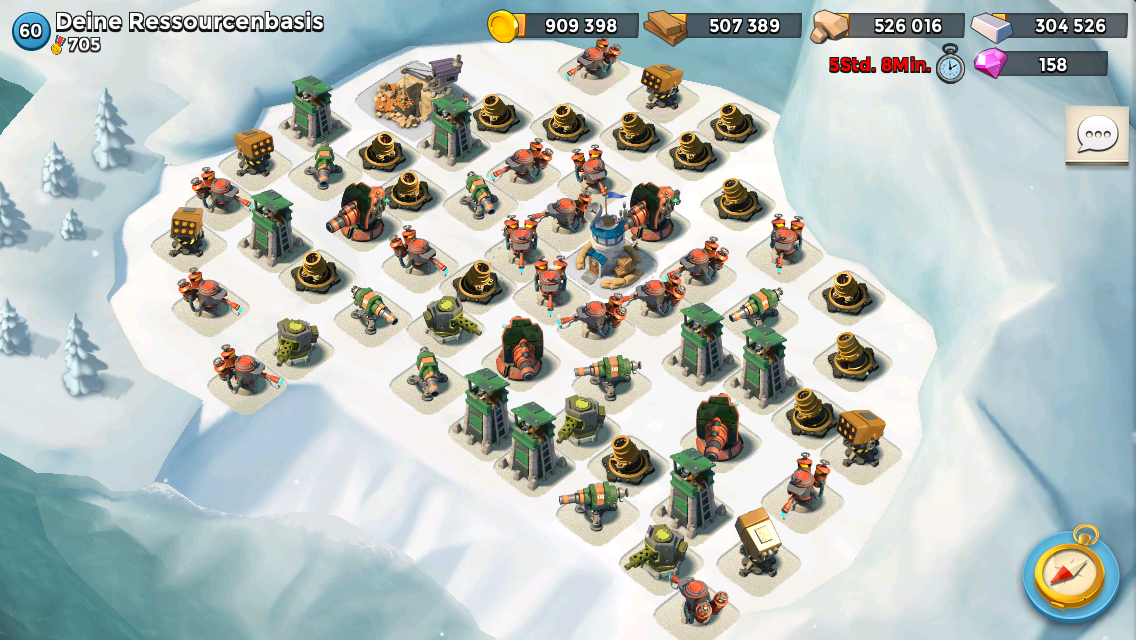Tap the gold coin resource bar
The width and height of the screenshot is (1136, 640).
click(x=564, y=25)
